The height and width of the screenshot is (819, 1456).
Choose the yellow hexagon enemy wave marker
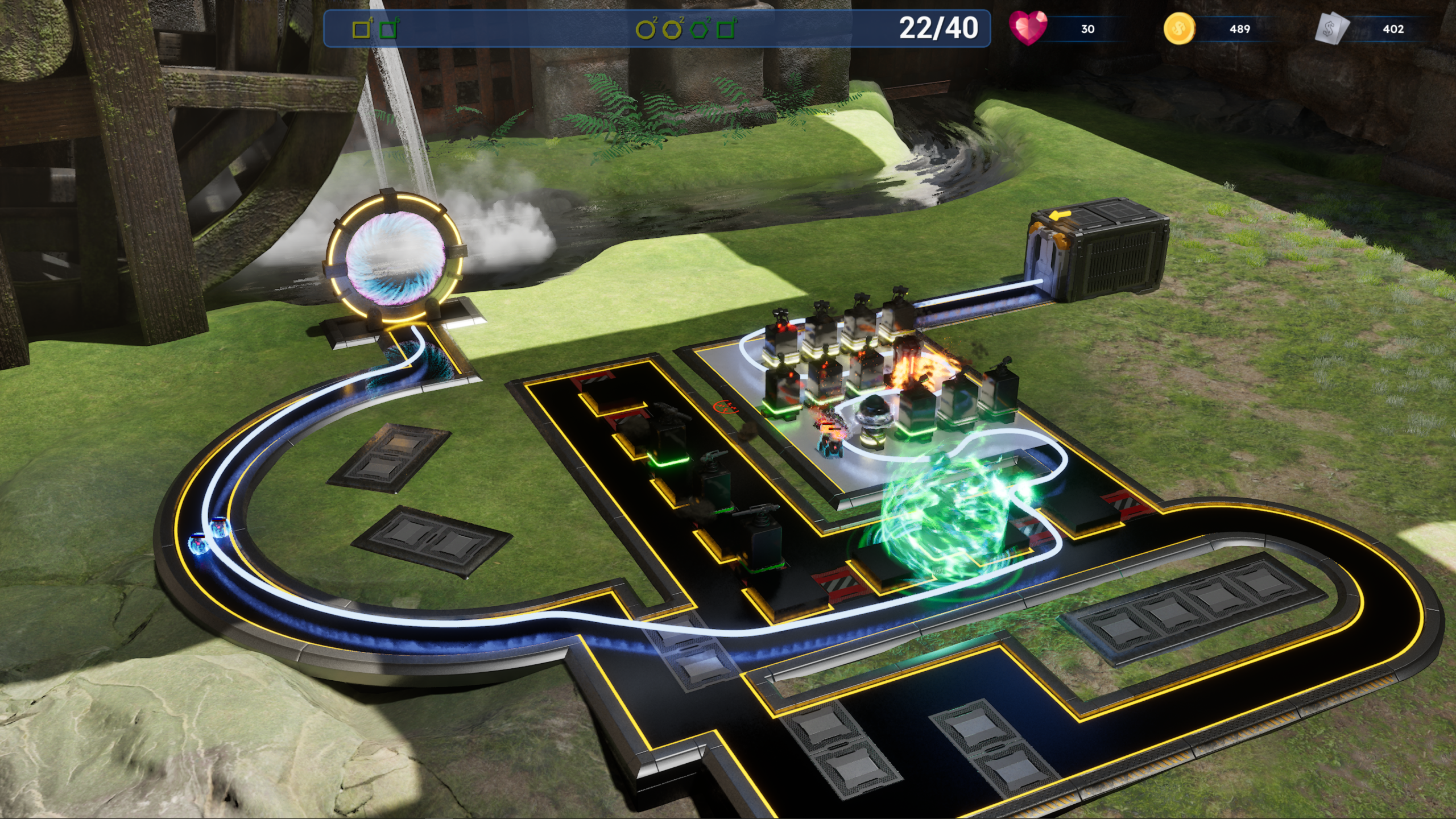coord(672,30)
